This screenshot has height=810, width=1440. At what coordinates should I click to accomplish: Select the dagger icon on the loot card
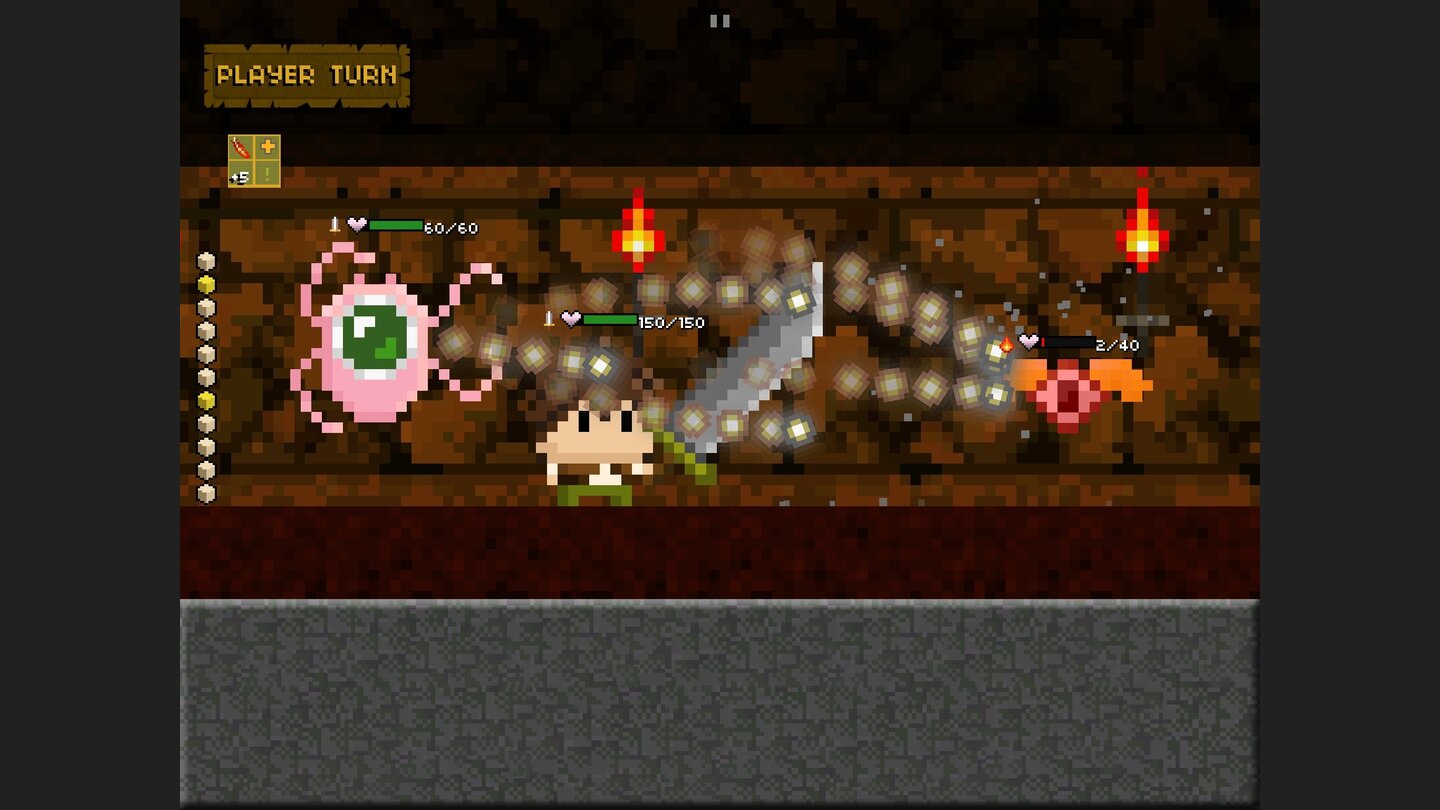240,146
